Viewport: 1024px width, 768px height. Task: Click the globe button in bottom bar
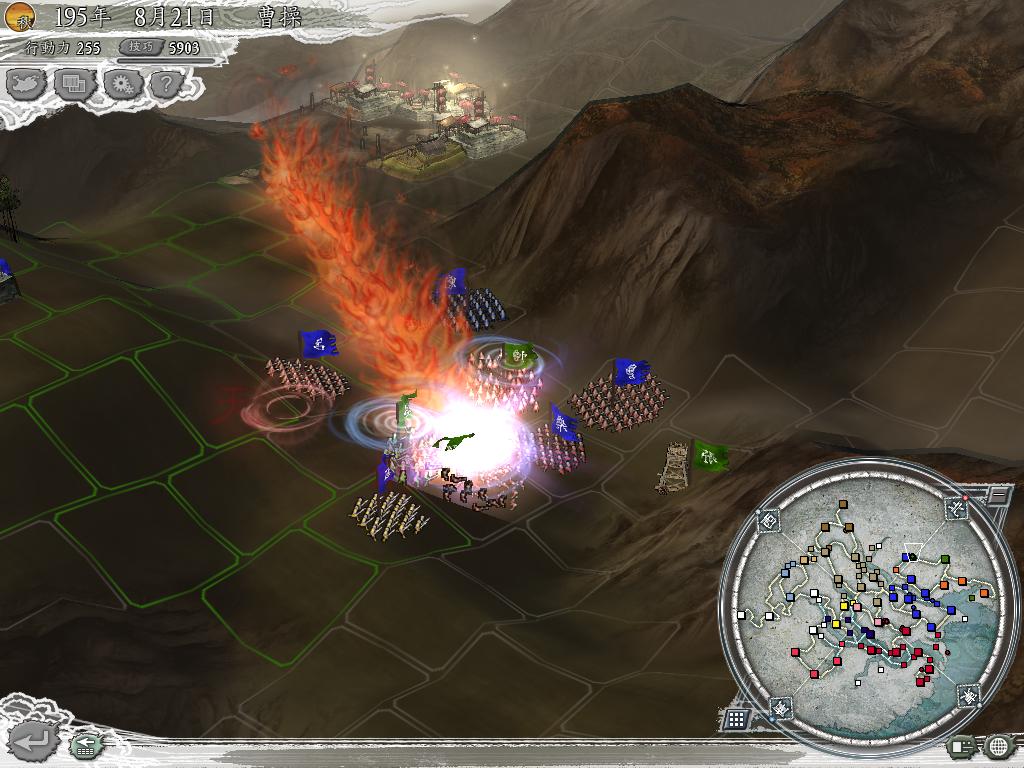998,745
